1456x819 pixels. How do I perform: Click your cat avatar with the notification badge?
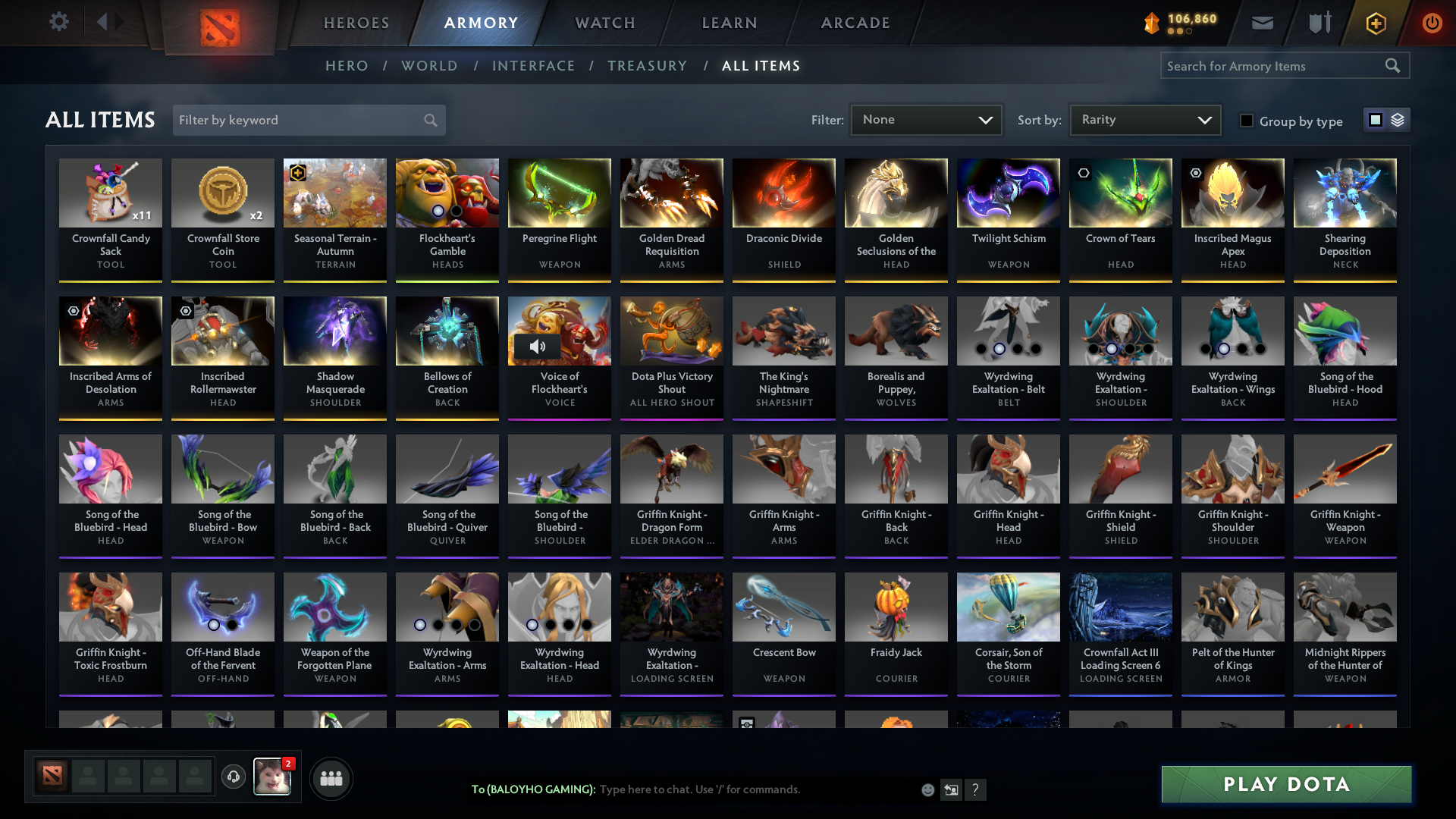[x=271, y=778]
